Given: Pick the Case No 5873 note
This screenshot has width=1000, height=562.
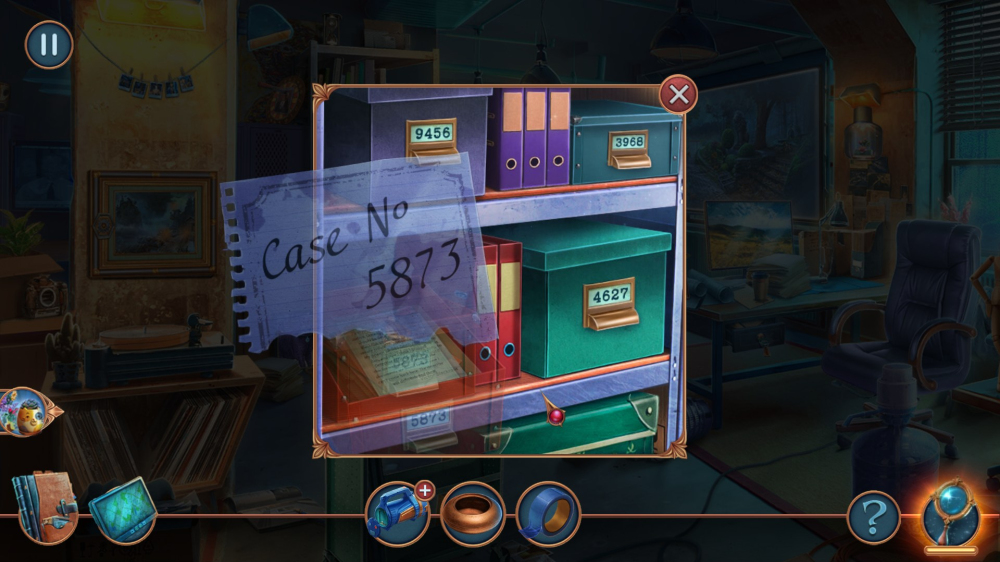Looking at the screenshot, I should (x=360, y=265).
